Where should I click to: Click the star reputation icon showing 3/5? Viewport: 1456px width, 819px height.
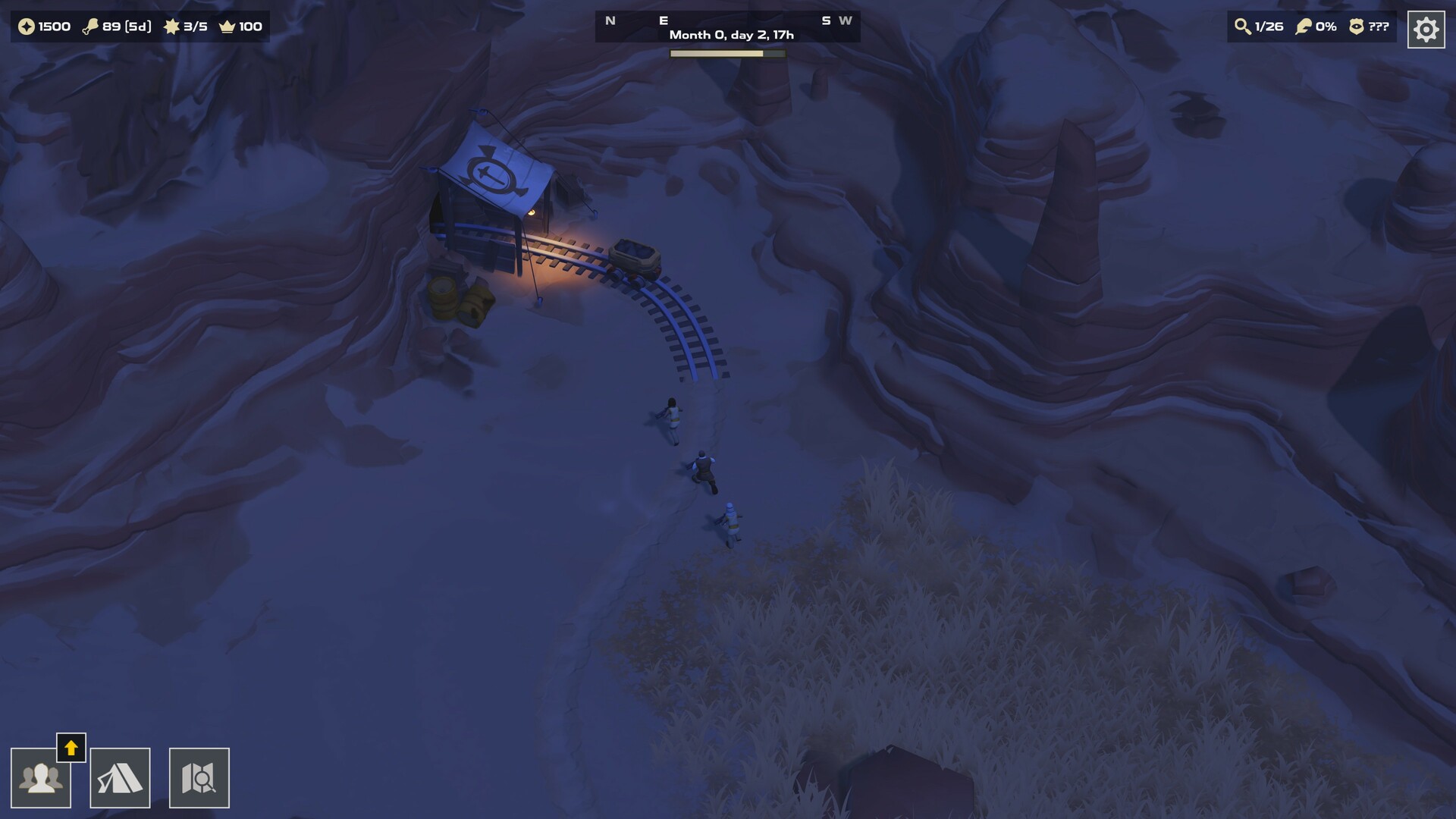[172, 27]
